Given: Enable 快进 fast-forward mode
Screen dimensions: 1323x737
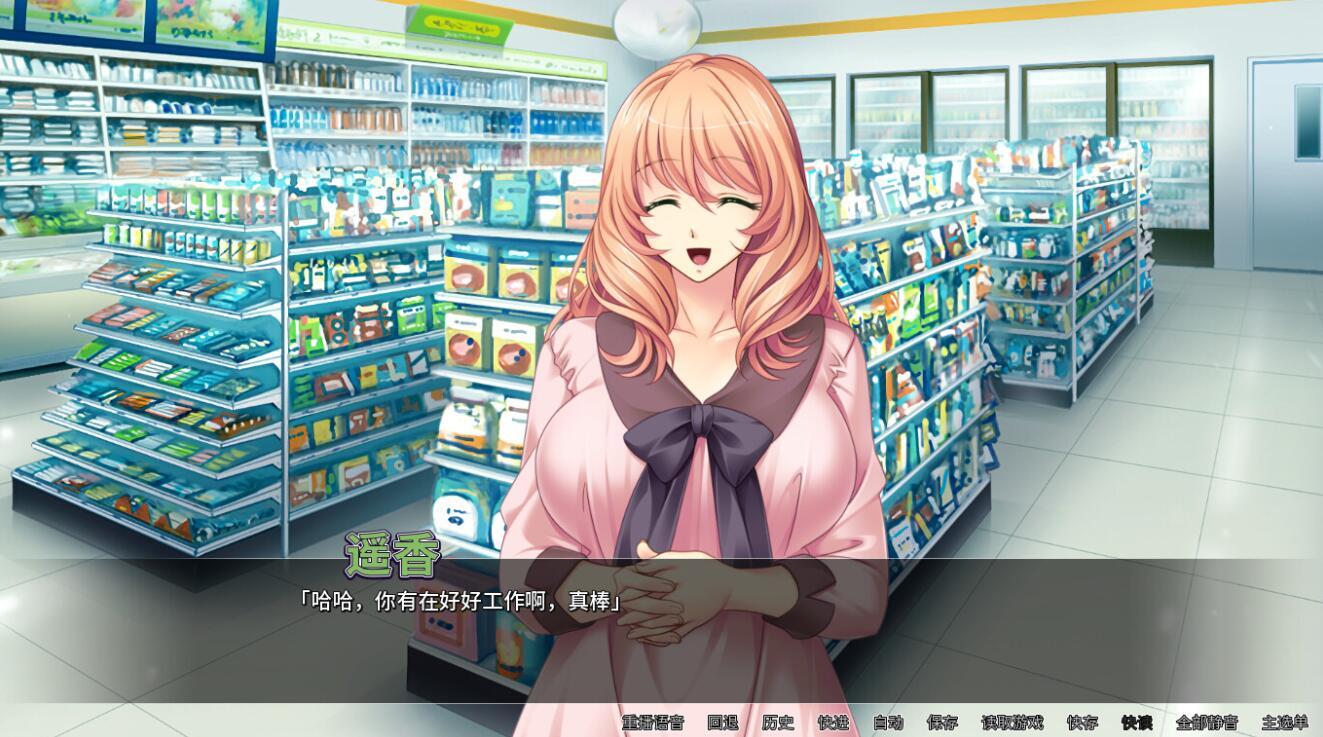Looking at the screenshot, I should (x=835, y=723).
